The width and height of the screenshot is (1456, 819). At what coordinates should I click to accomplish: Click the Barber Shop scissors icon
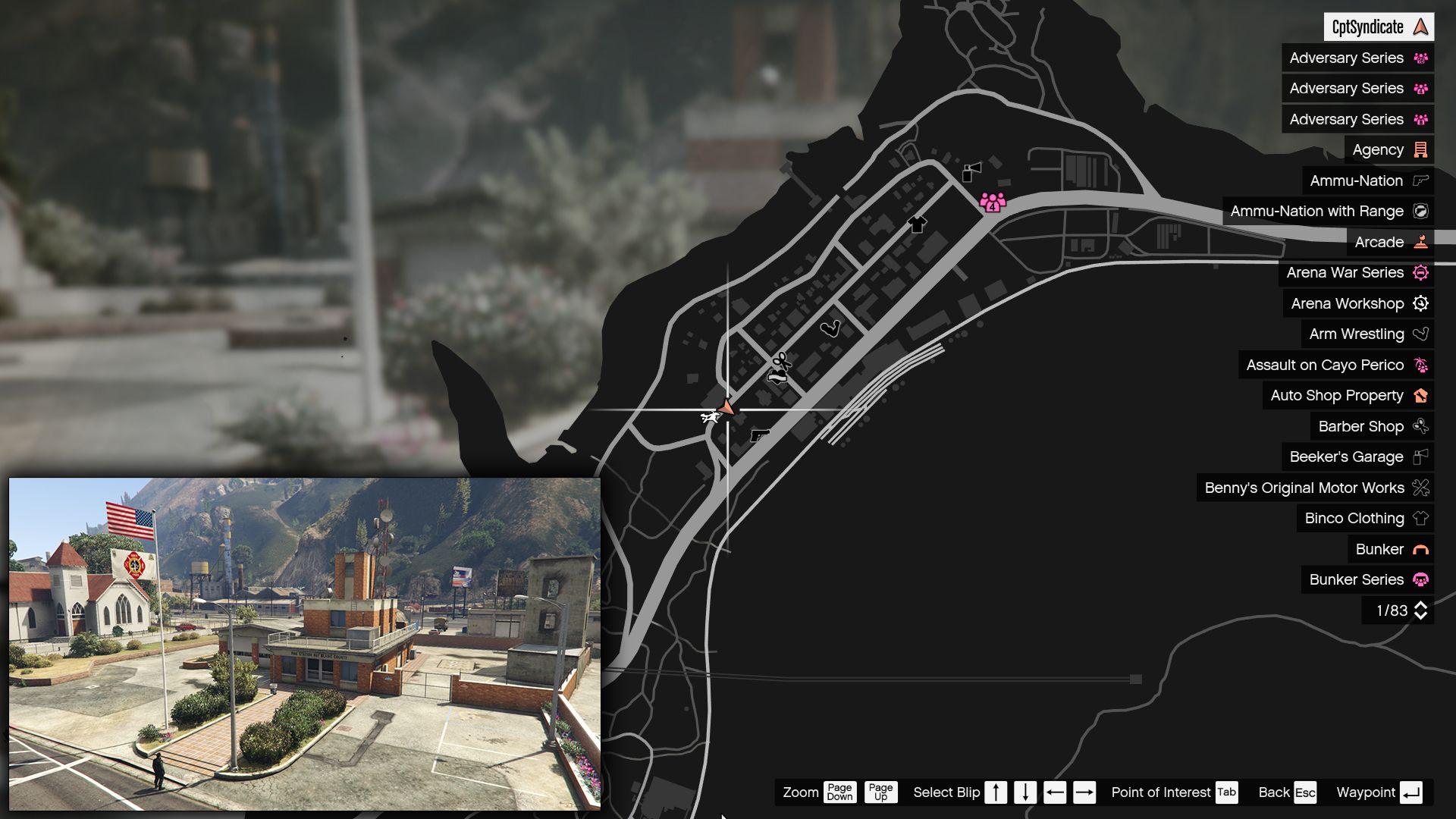tap(1420, 426)
